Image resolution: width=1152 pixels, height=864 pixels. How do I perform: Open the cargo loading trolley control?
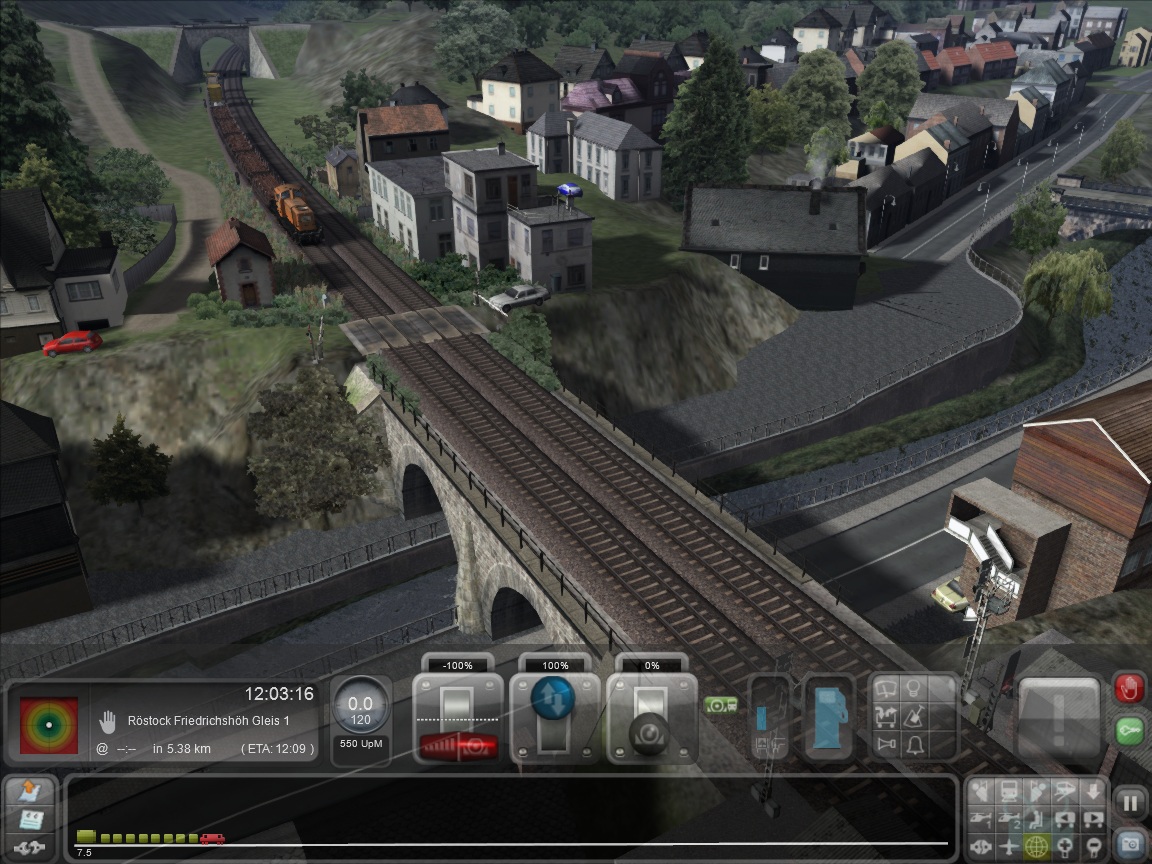[x=886, y=717]
